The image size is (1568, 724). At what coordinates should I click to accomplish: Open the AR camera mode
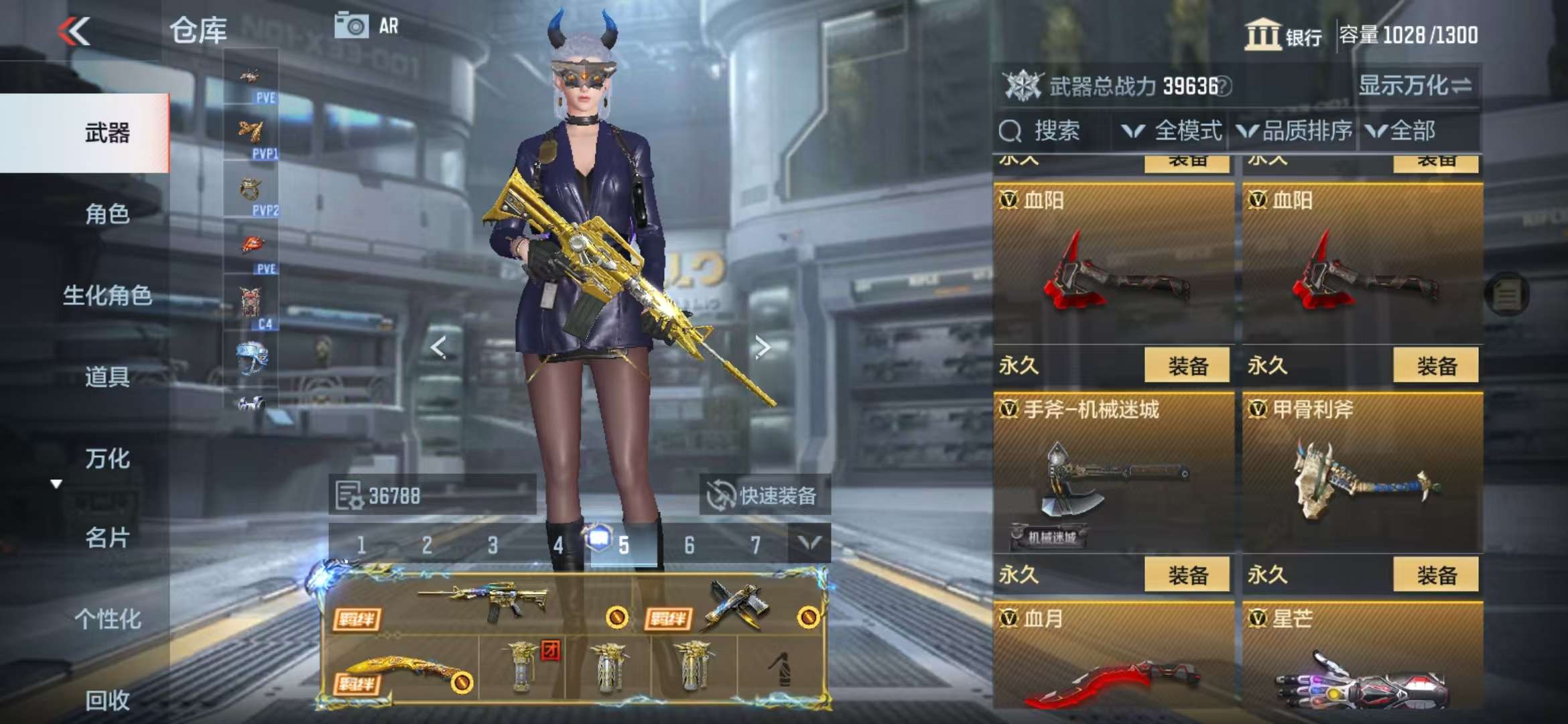(x=367, y=26)
